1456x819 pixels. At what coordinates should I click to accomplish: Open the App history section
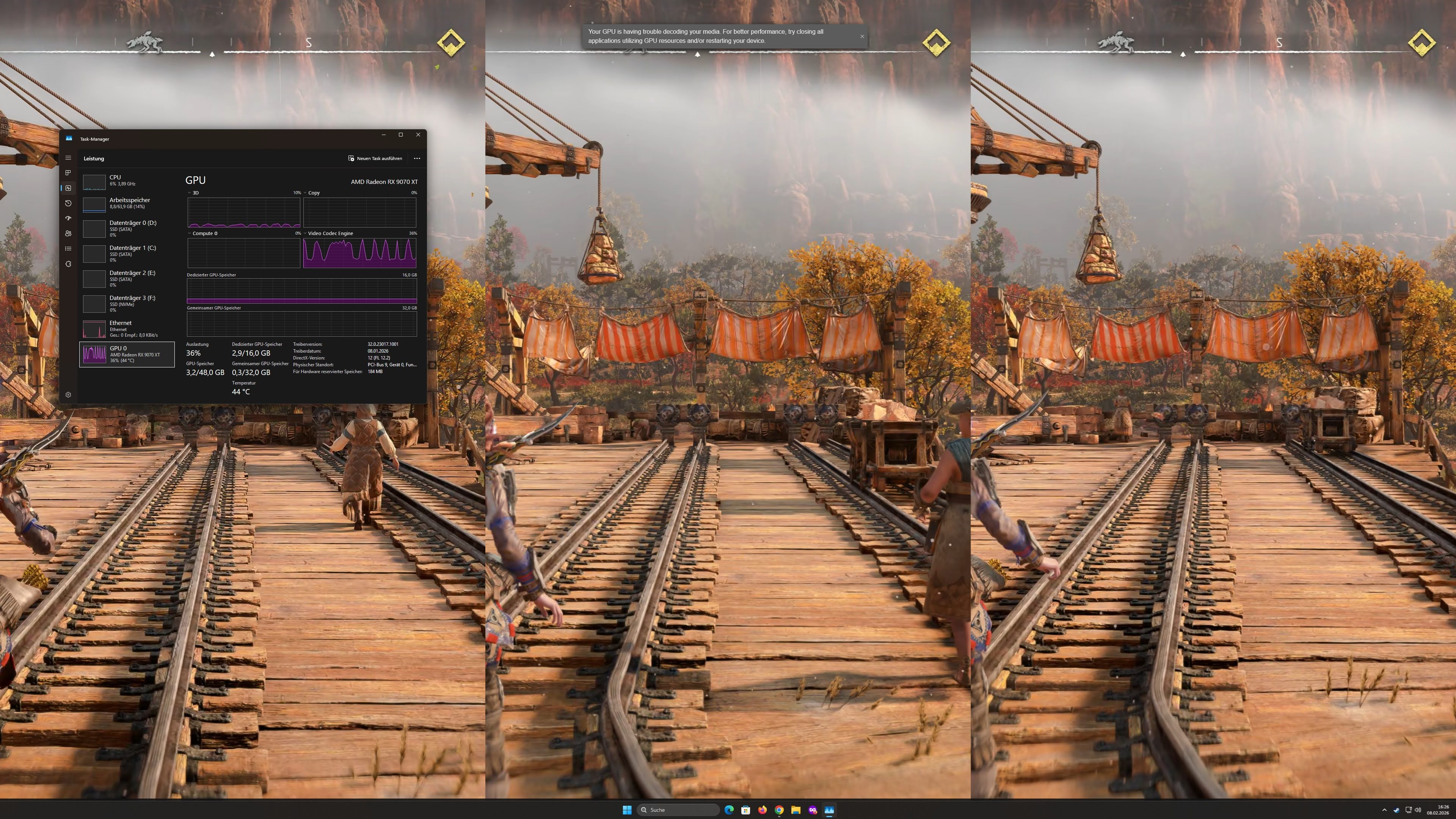[x=68, y=204]
